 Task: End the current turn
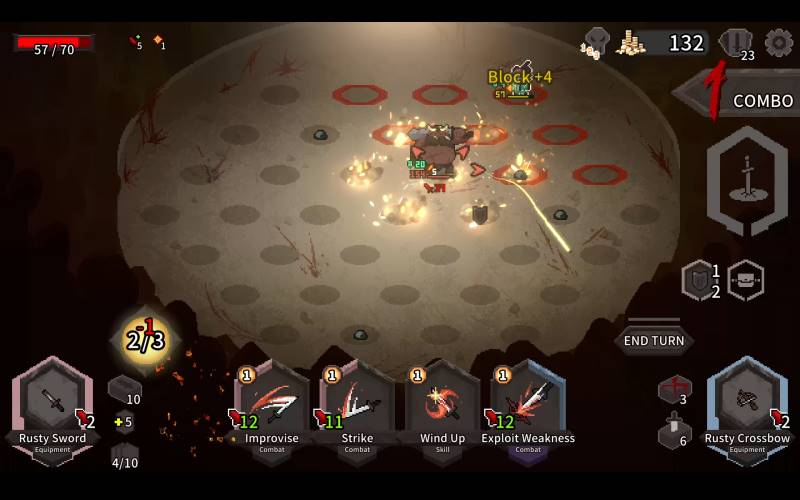pos(654,340)
